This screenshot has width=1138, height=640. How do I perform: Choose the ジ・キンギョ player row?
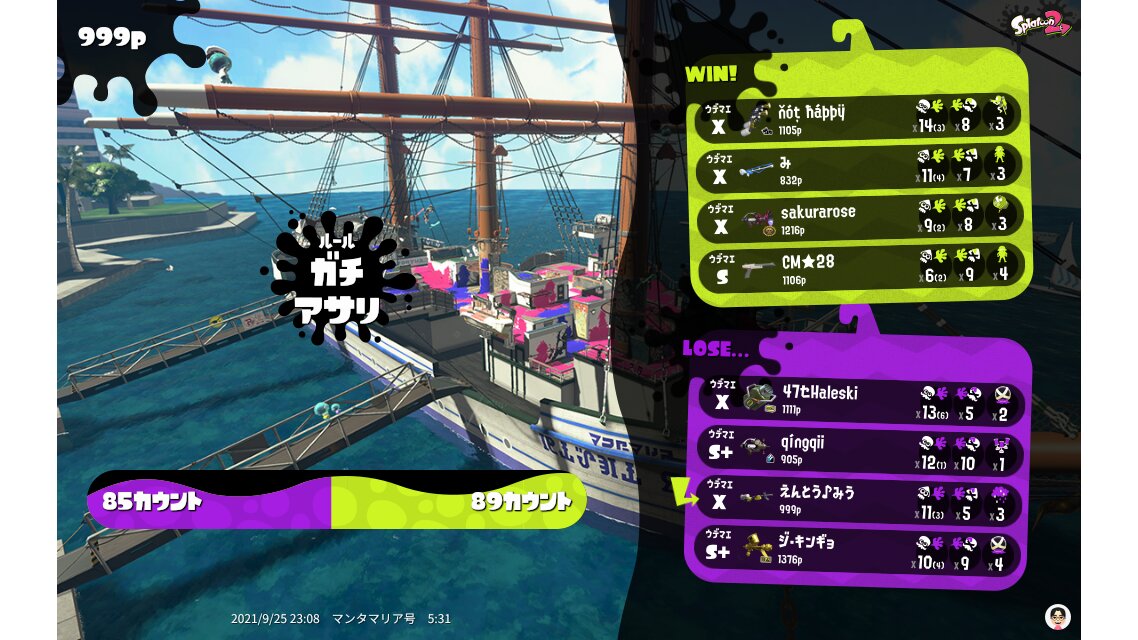860,550
